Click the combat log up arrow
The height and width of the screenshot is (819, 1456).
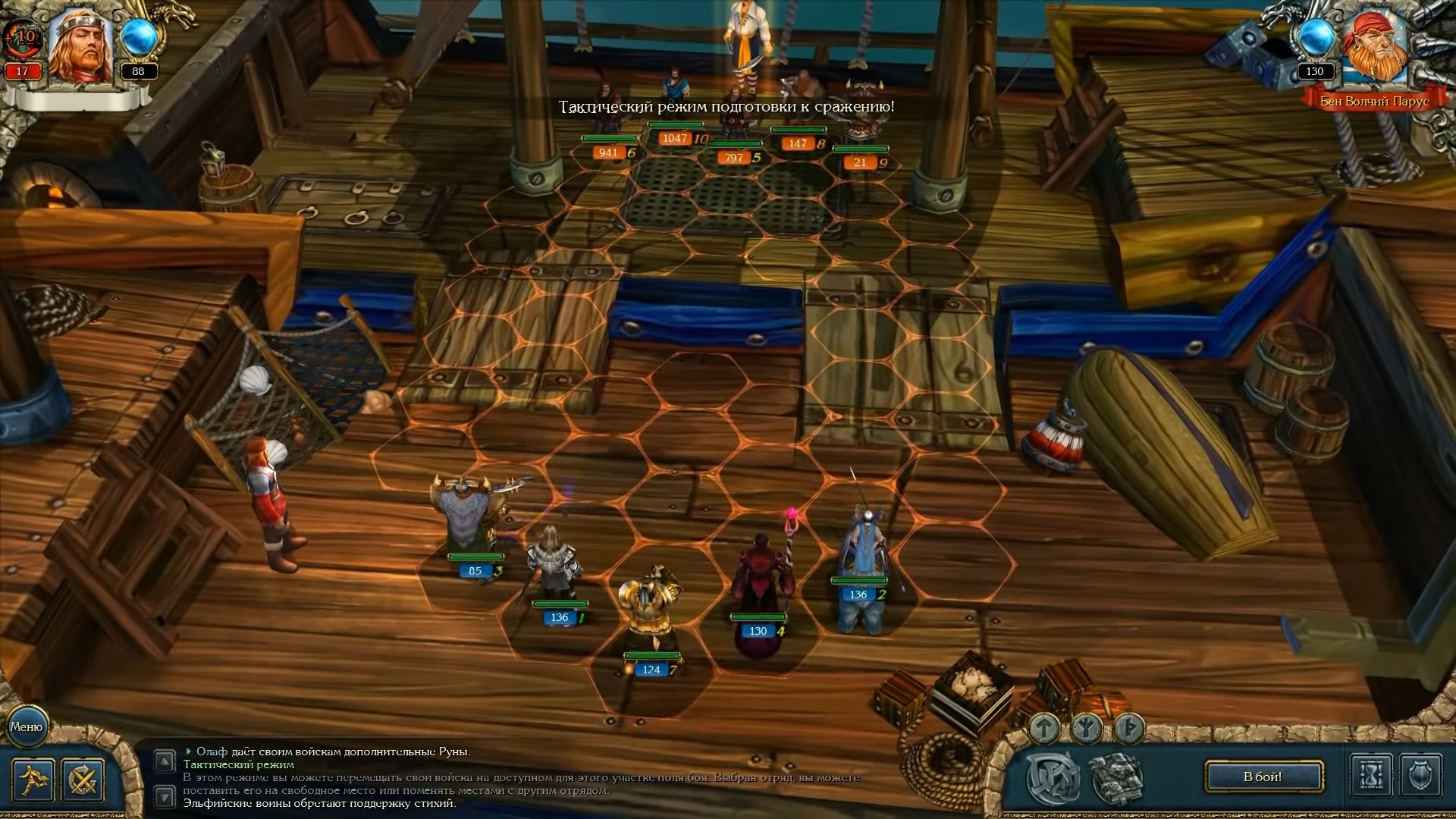pos(165,761)
